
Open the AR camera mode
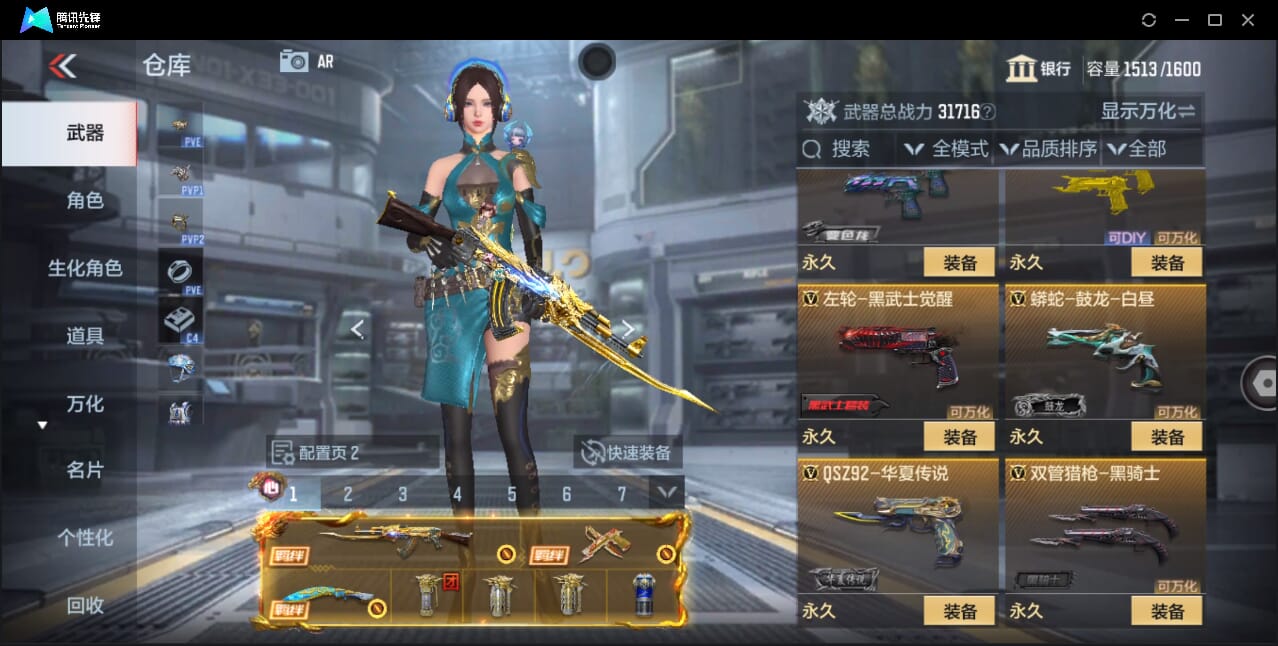(306, 61)
